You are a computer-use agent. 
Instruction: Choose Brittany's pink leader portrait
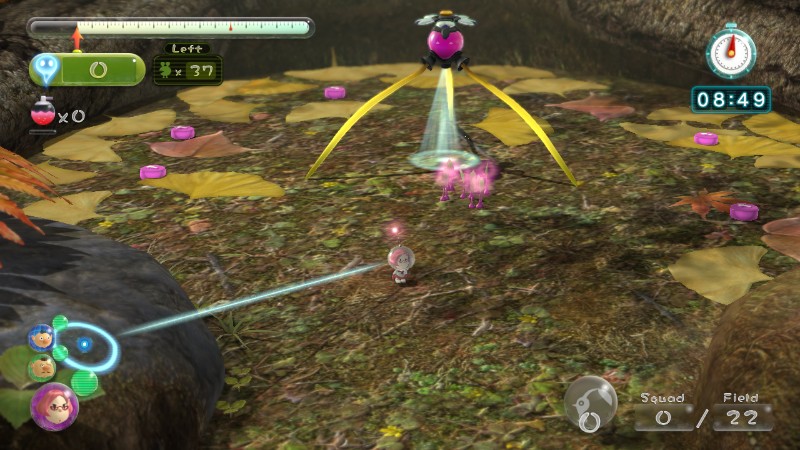(x=53, y=406)
